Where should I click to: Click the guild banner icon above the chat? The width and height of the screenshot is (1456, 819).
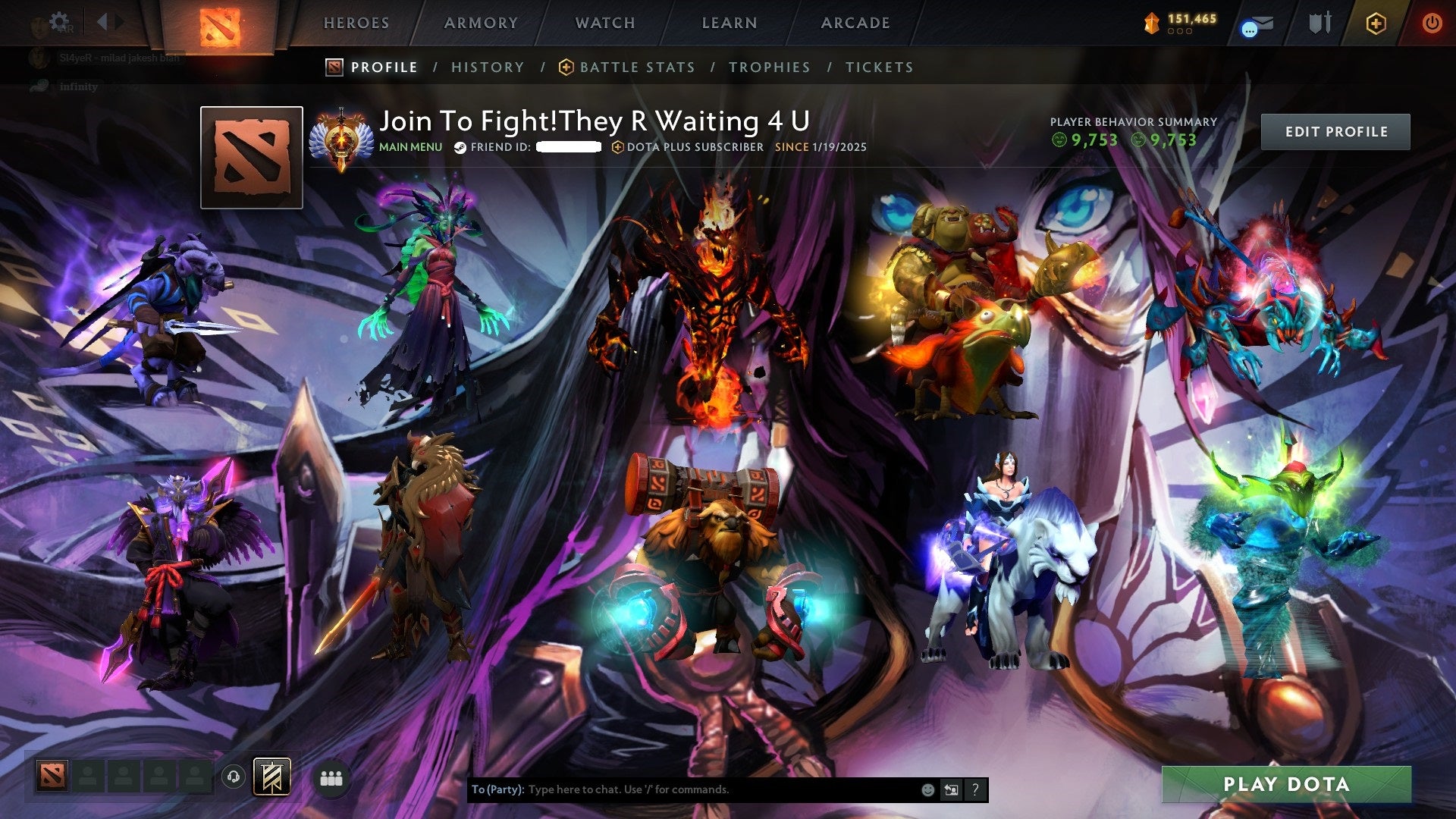tap(271, 777)
